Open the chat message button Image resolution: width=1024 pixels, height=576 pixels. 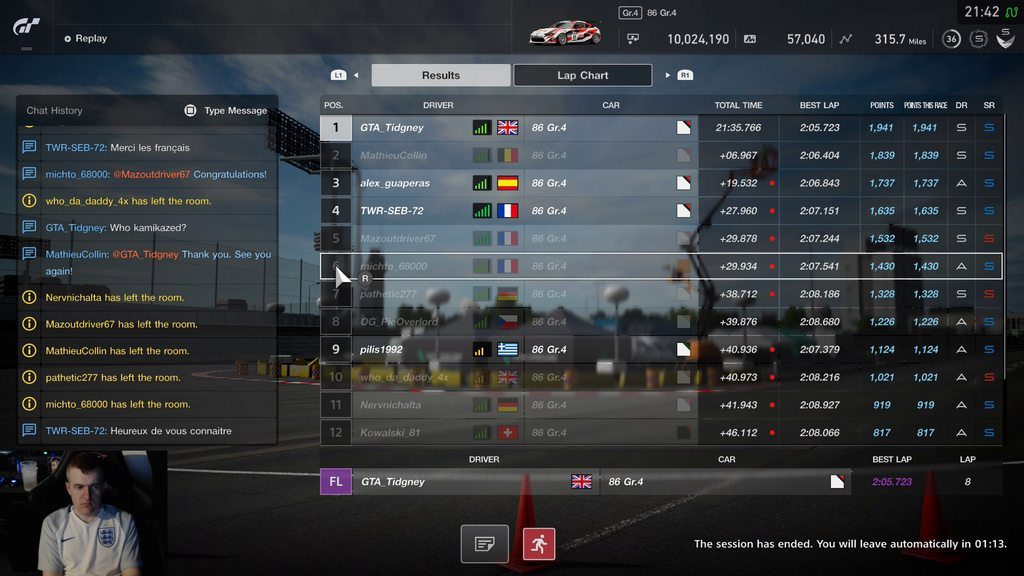tap(485, 544)
